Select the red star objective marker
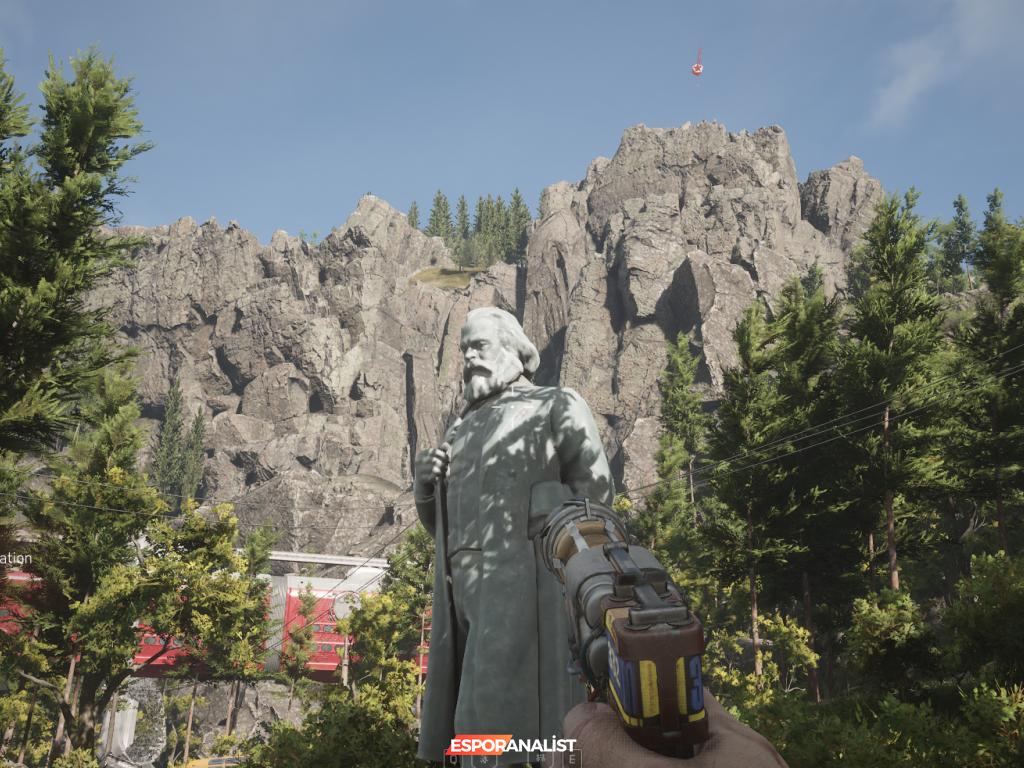The height and width of the screenshot is (768, 1024). coord(697,68)
